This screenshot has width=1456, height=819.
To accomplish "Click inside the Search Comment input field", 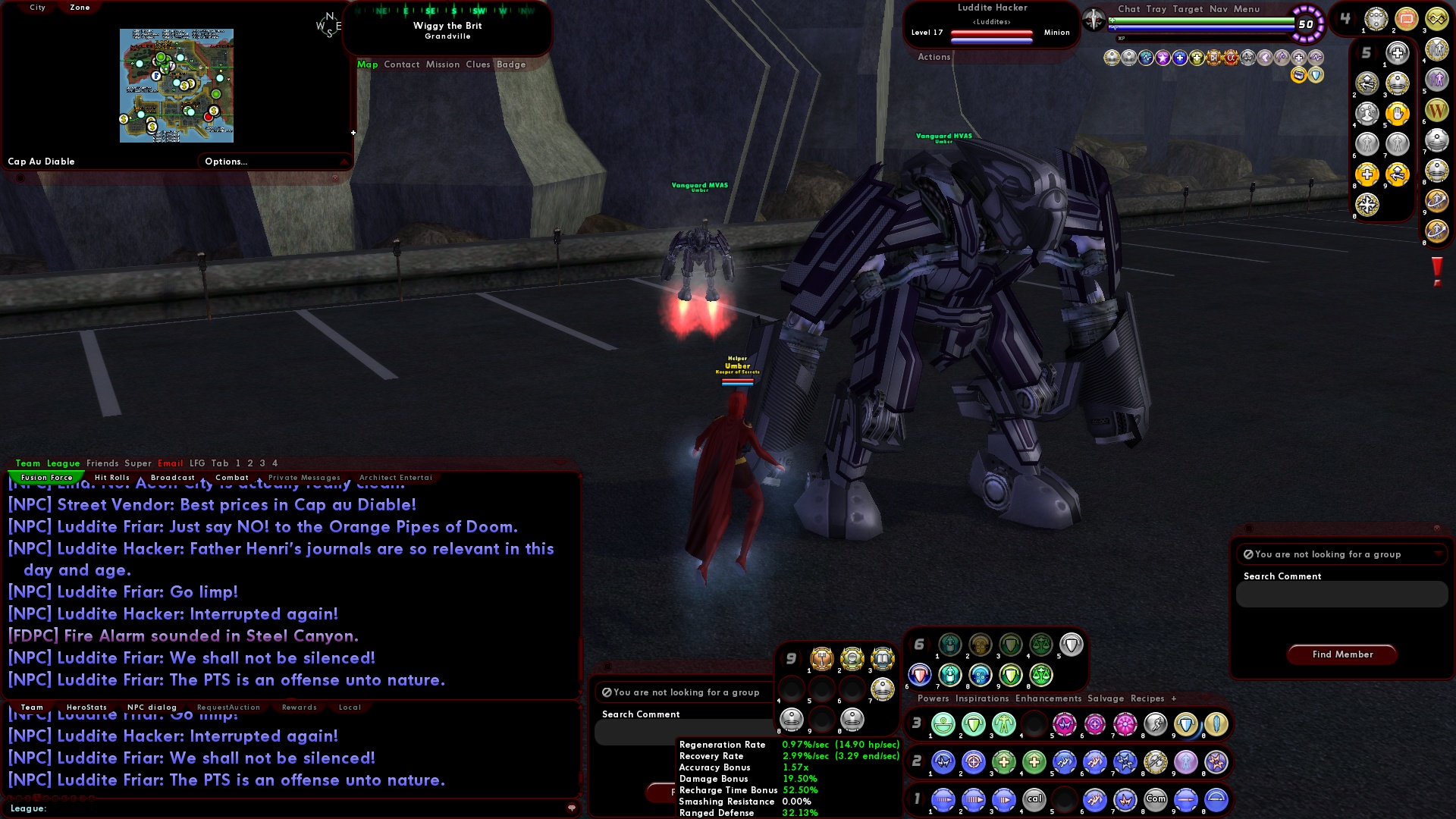I will coord(1341,595).
